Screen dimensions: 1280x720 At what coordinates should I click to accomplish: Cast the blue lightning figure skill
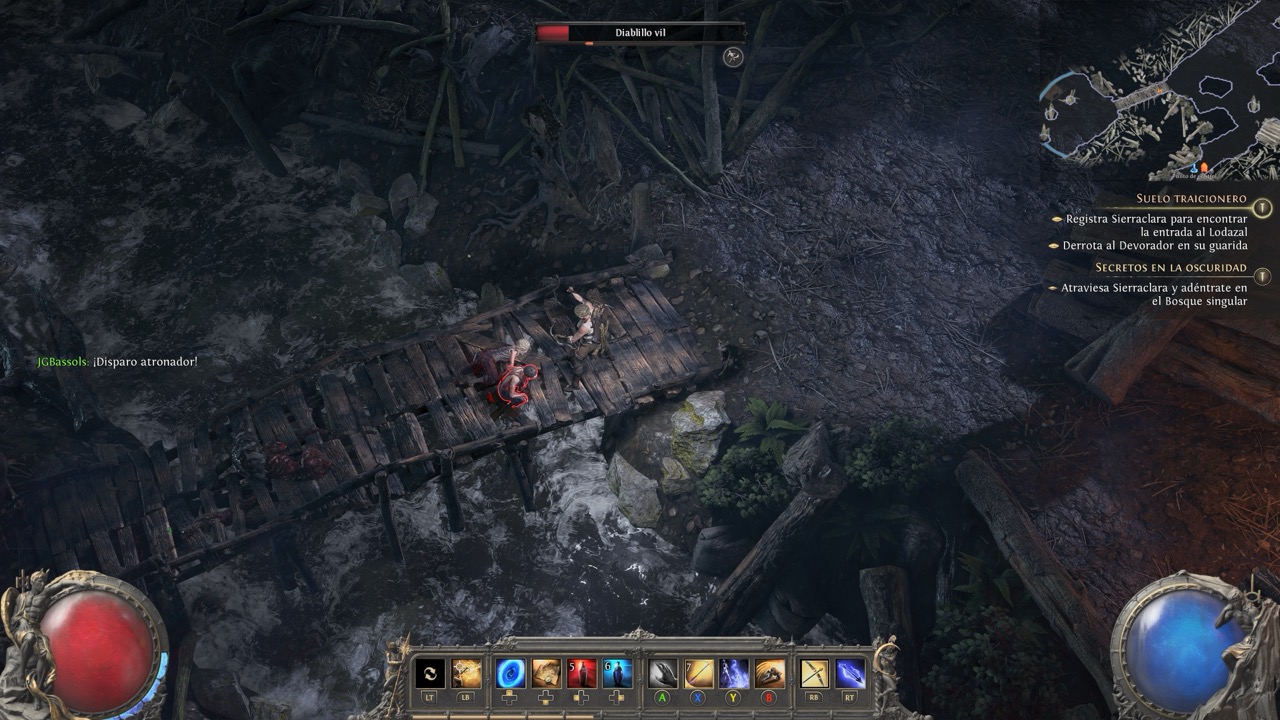point(734,673)
